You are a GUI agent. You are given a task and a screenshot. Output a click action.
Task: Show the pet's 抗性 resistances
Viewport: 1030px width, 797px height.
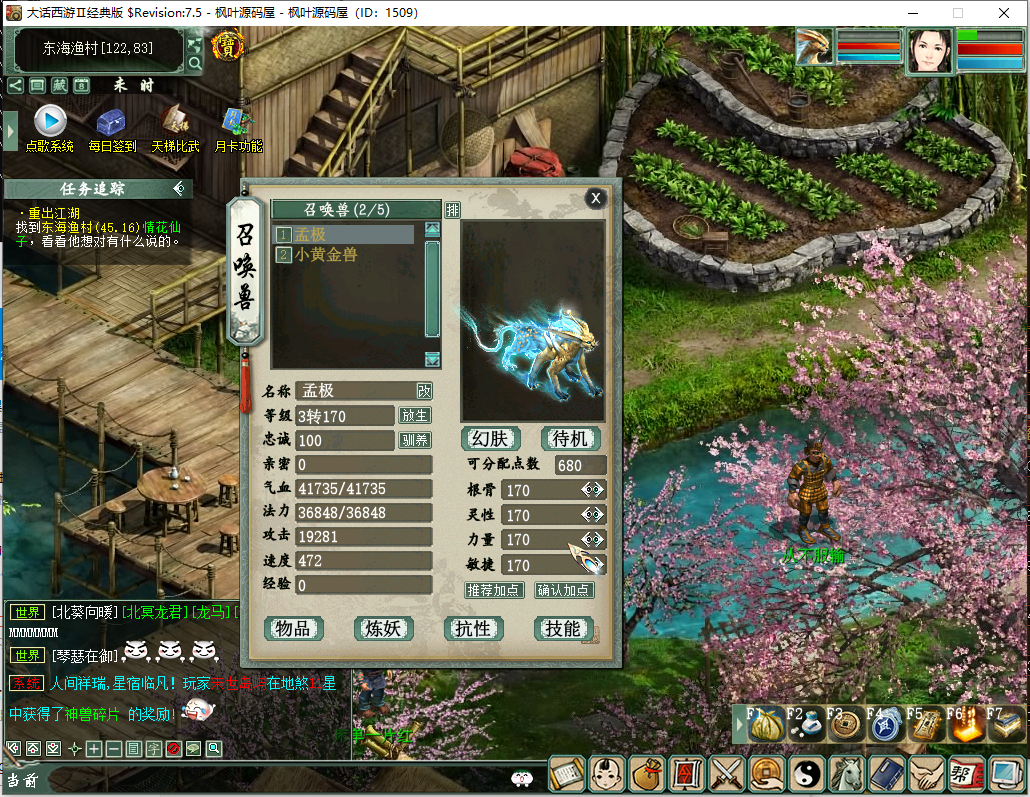[x=473, y=628]
